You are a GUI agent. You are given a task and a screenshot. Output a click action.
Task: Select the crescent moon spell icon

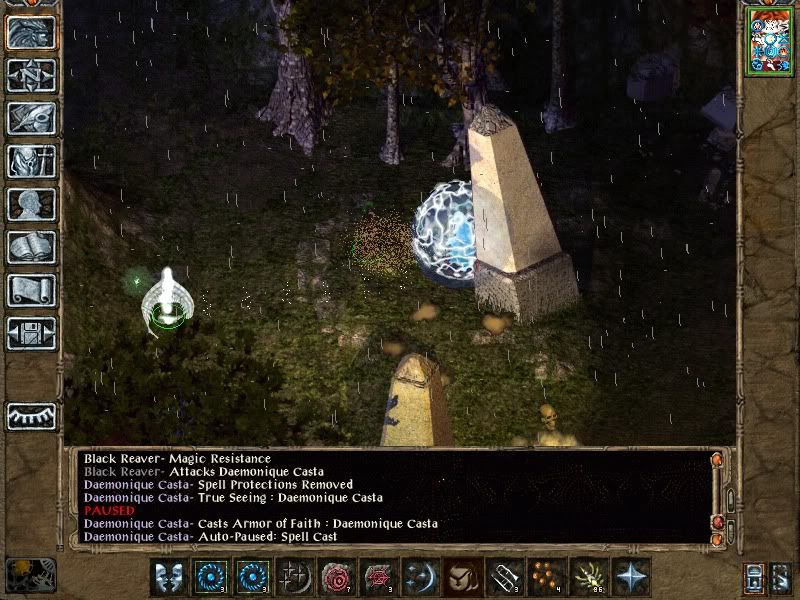(x=420, y=577)
